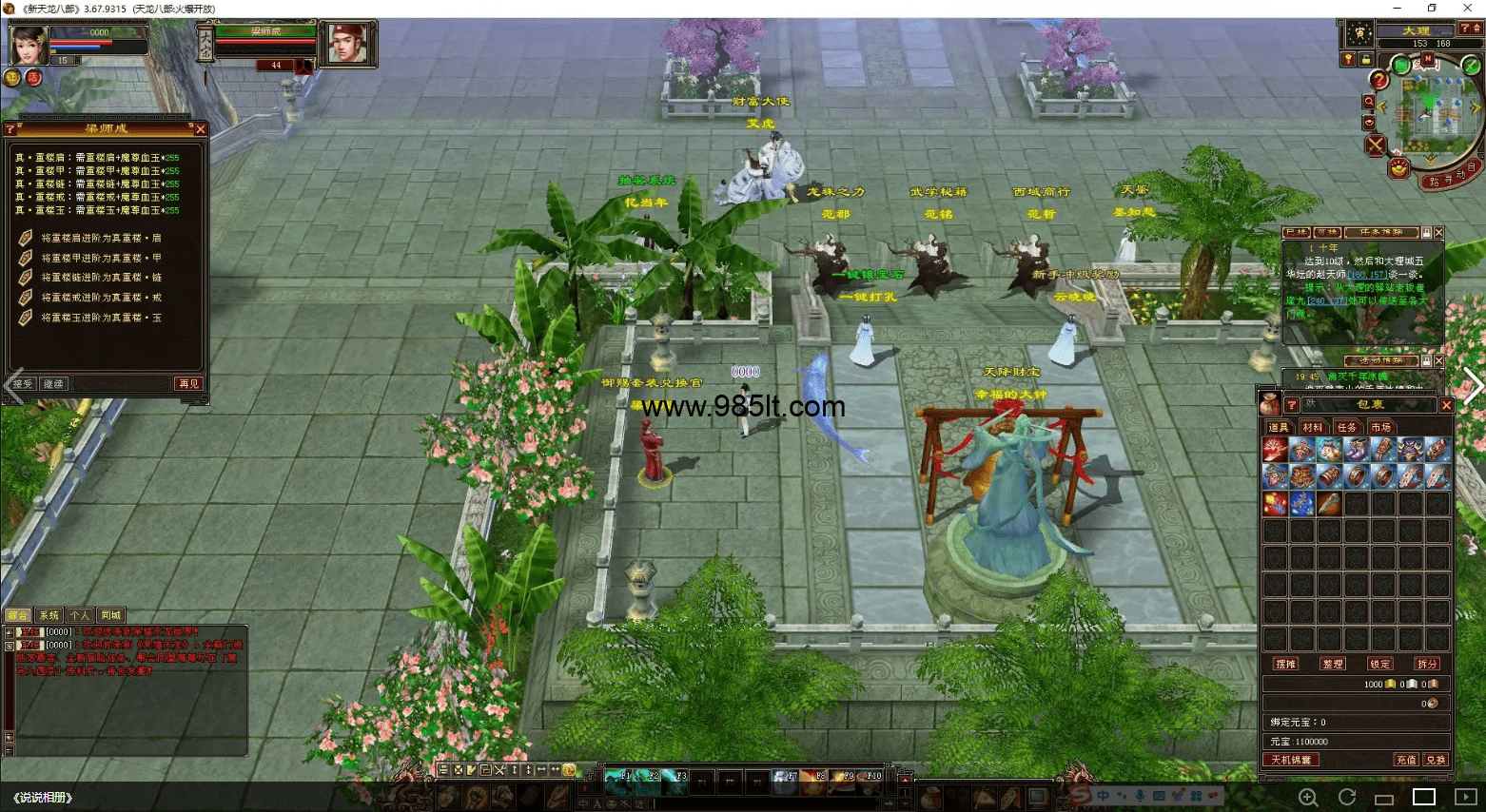The height and width of the screenshot is (812, 1486).
Task: Click the 再见 goodbye button
Action: [188, 384]
